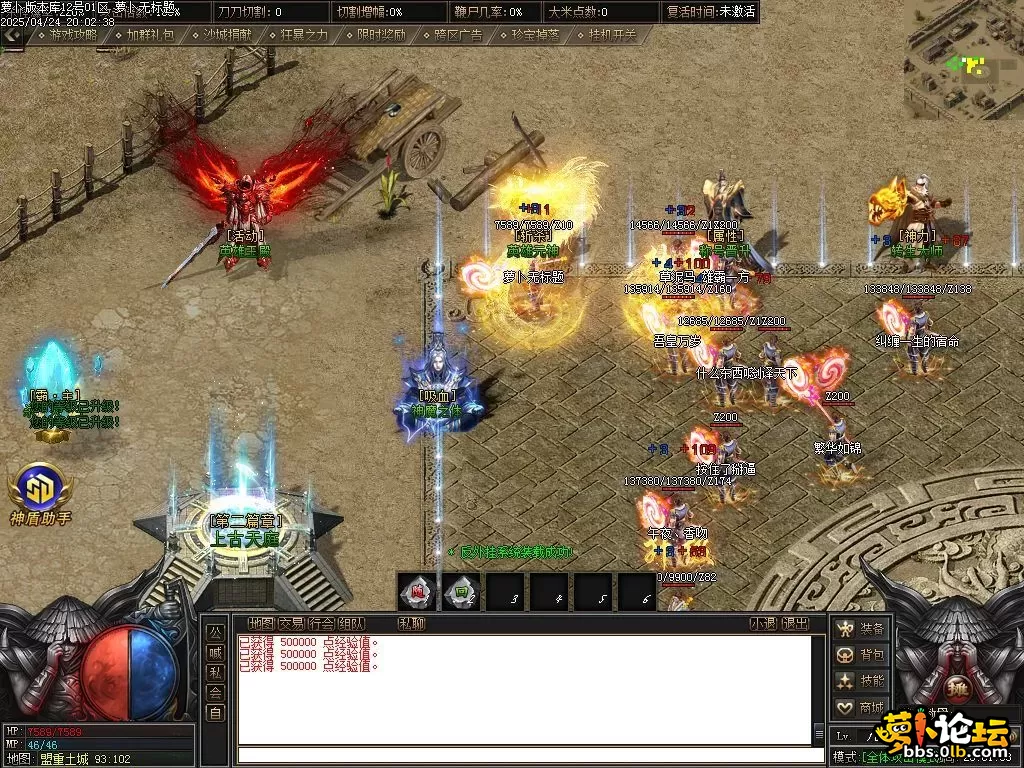Open the 限时奖励 timed rewards entry
Image resolution: width=1024 pixels, height=768 pixels.
click(x=381, y=34)
